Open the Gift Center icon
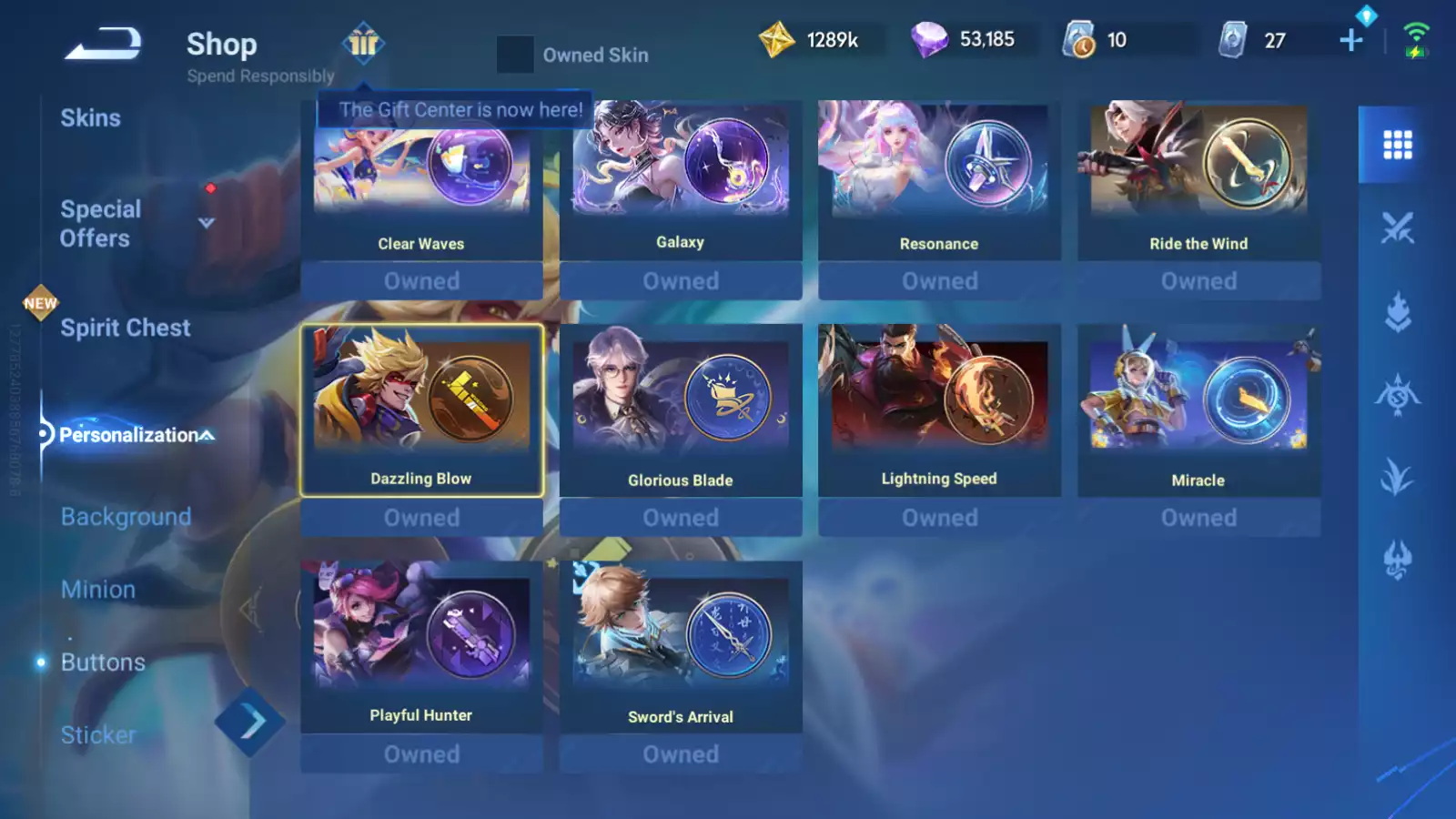The width and height of the screenshot is (1456, 819). click(363, 42)
